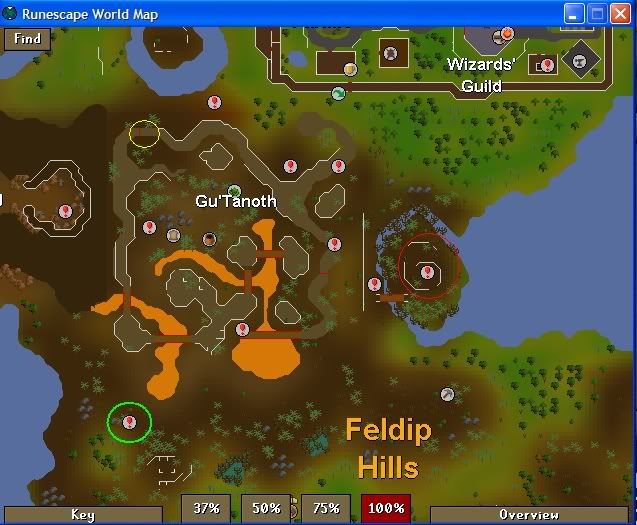Set map zoom to 37%

[206, 508]
